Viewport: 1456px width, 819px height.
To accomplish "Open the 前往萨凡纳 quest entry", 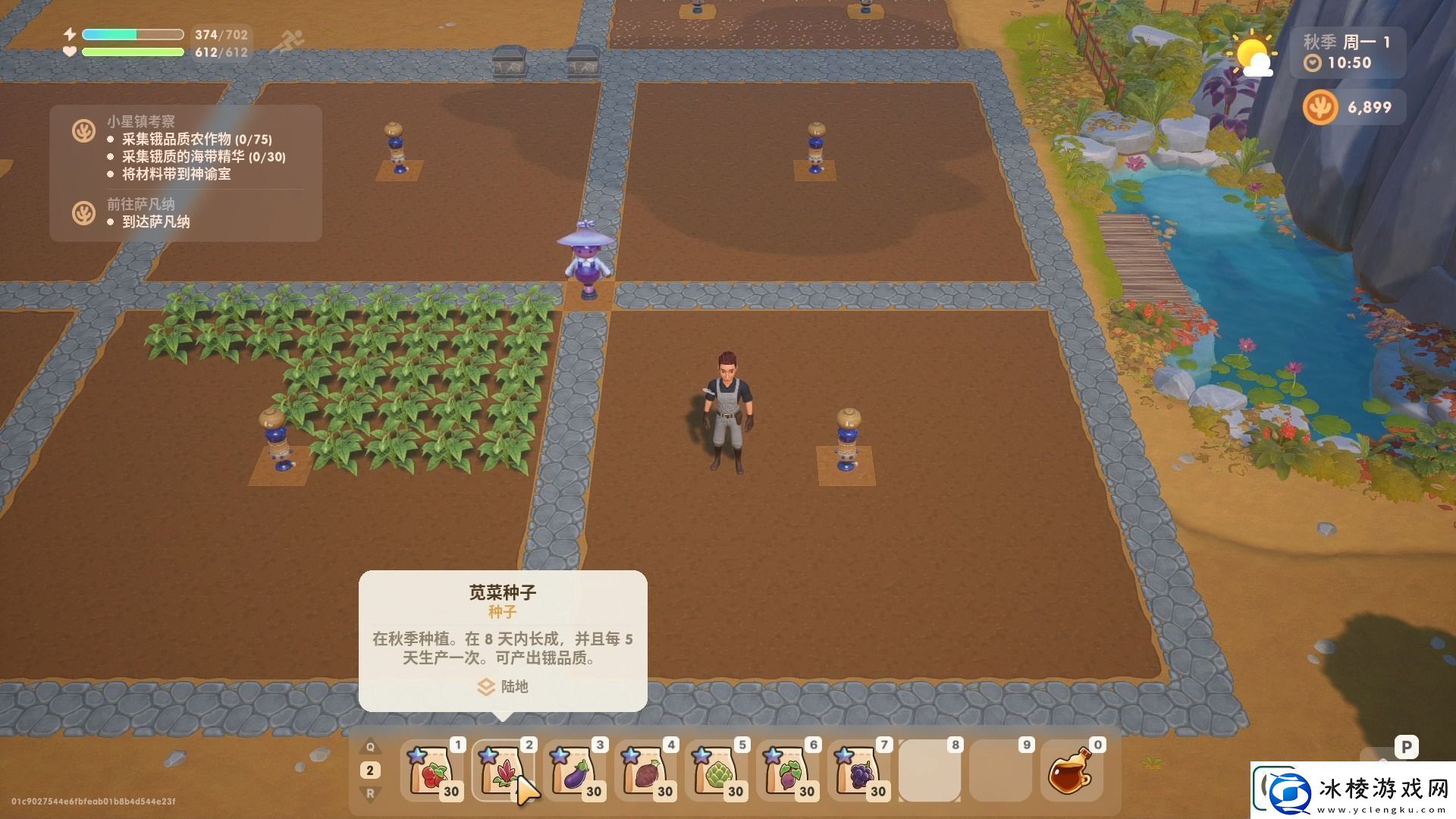I will point(141,204).
